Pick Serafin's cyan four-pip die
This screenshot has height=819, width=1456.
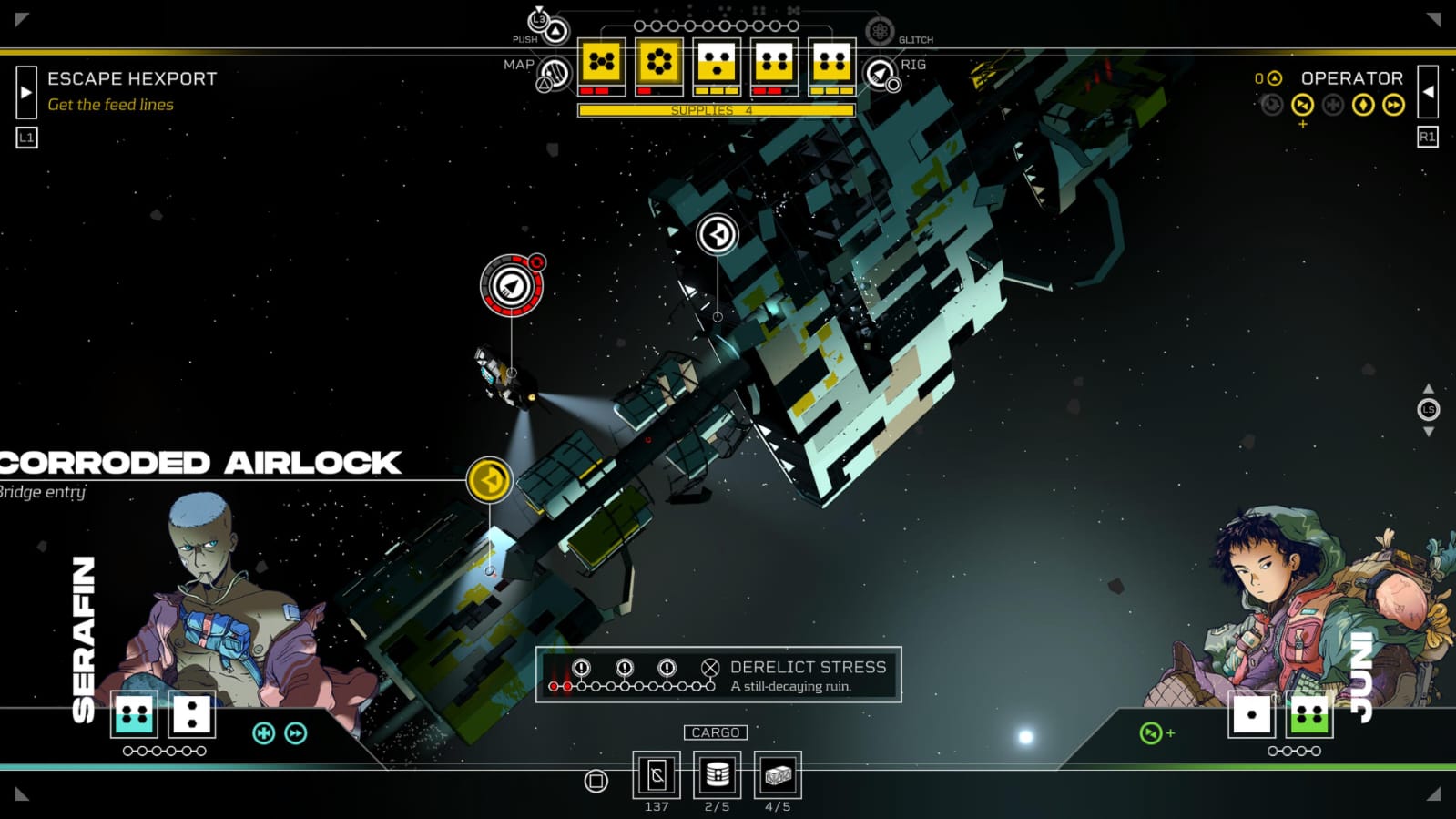(134, 714)
